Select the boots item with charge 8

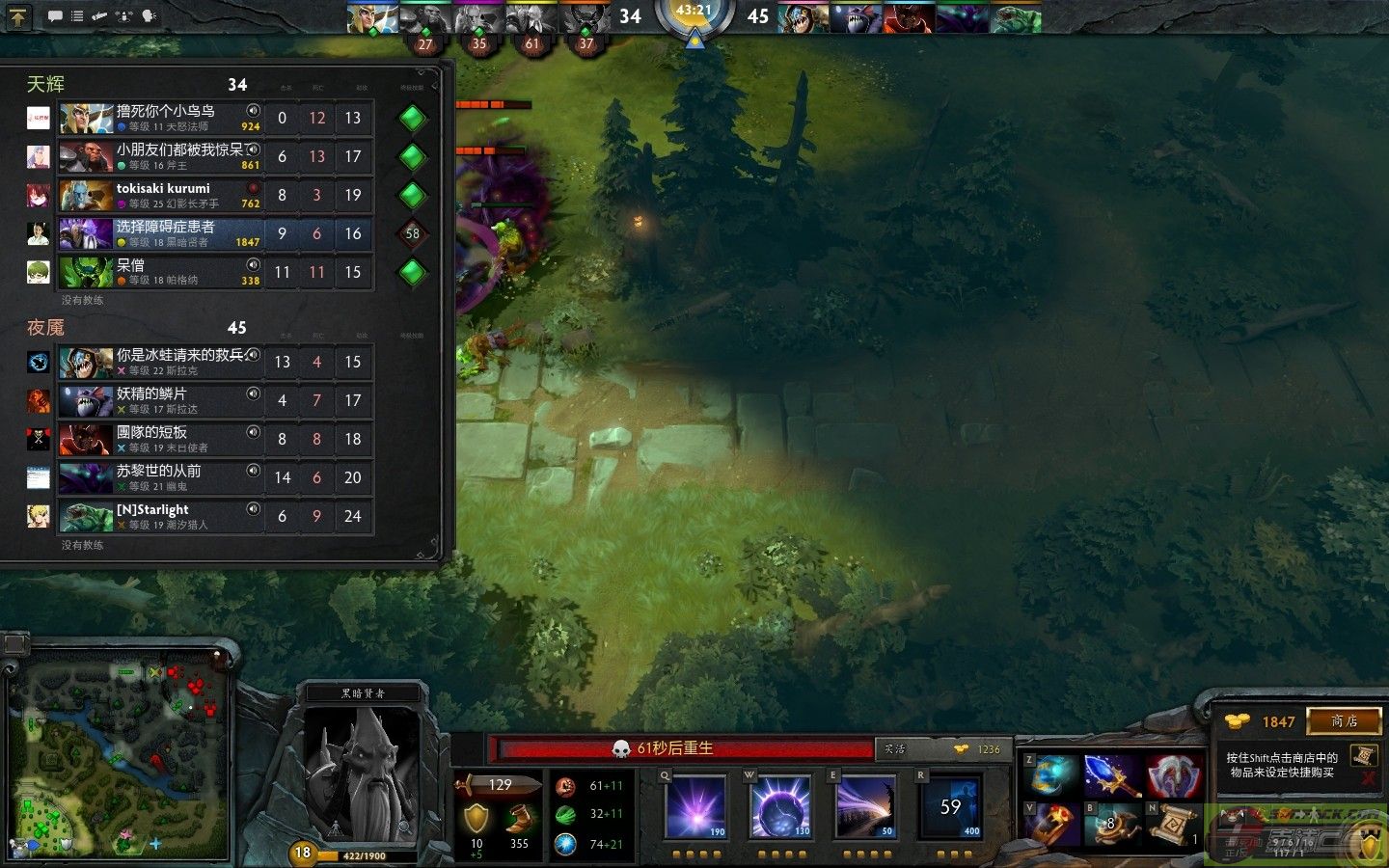[1112, 826]
